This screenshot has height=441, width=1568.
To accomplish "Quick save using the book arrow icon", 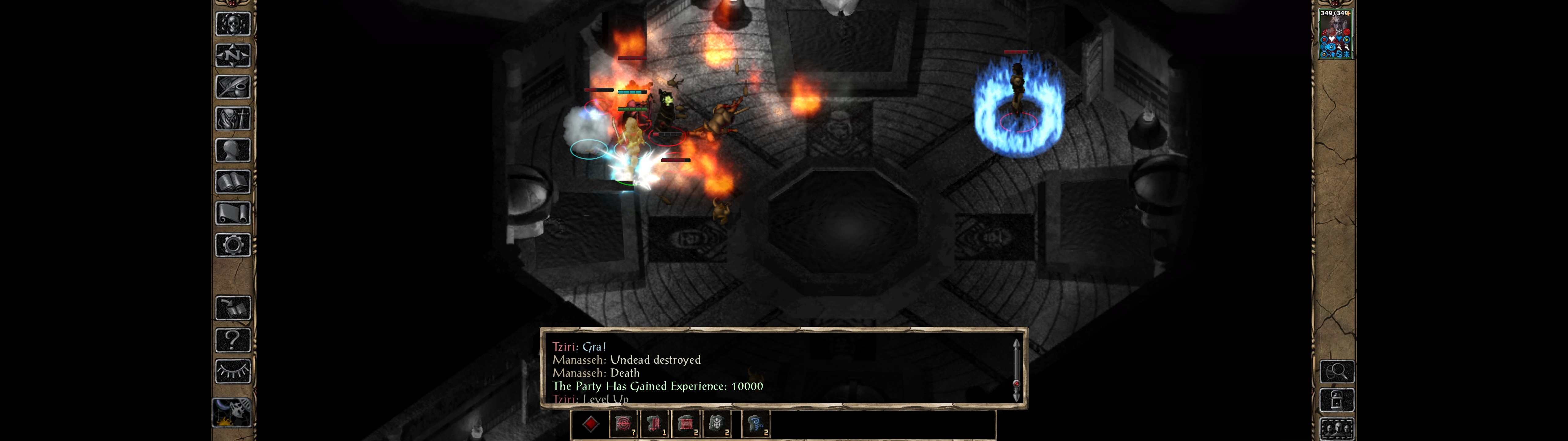I will (x=232, y=308).
